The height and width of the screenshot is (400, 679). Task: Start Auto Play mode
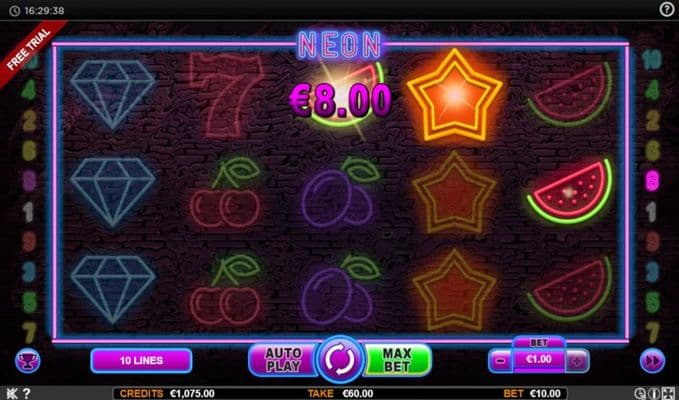click(280, 360)
